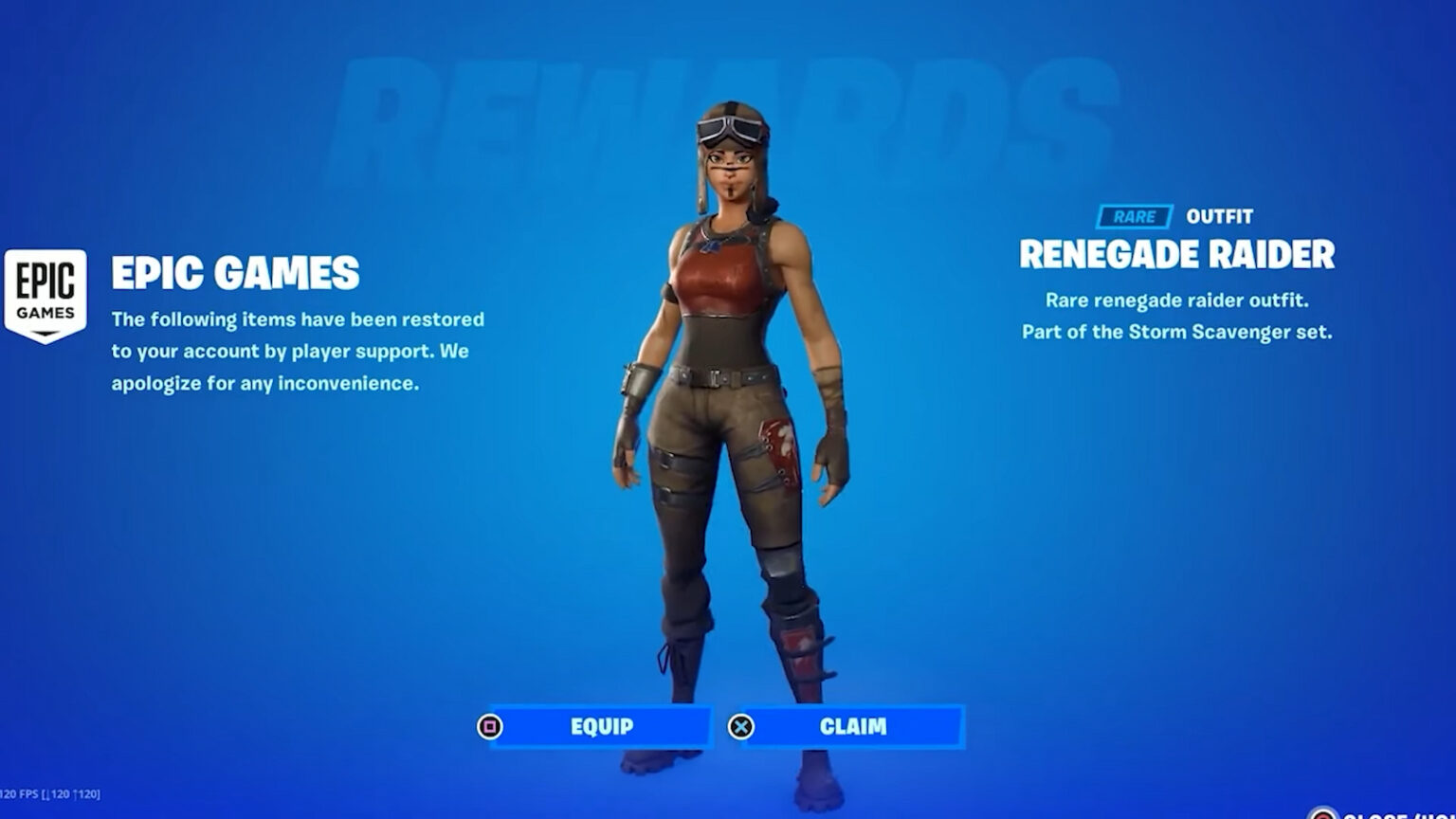Expand the Storm Scavenger set description
The width and height of the screenshot is (1456, 819).
[x=1178, y=331]
